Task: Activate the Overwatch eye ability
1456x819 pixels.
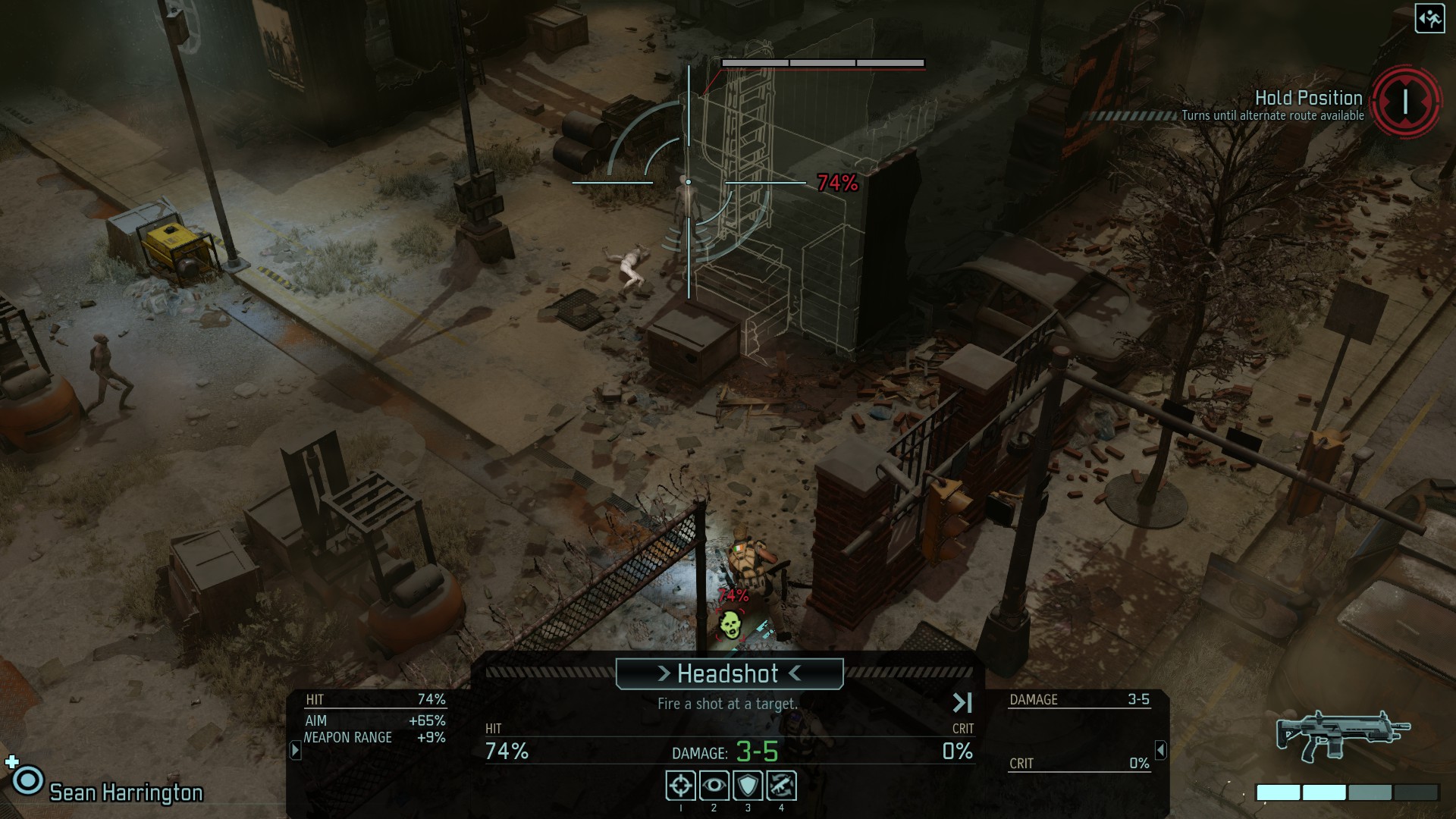Action: (x=714, y=786)
